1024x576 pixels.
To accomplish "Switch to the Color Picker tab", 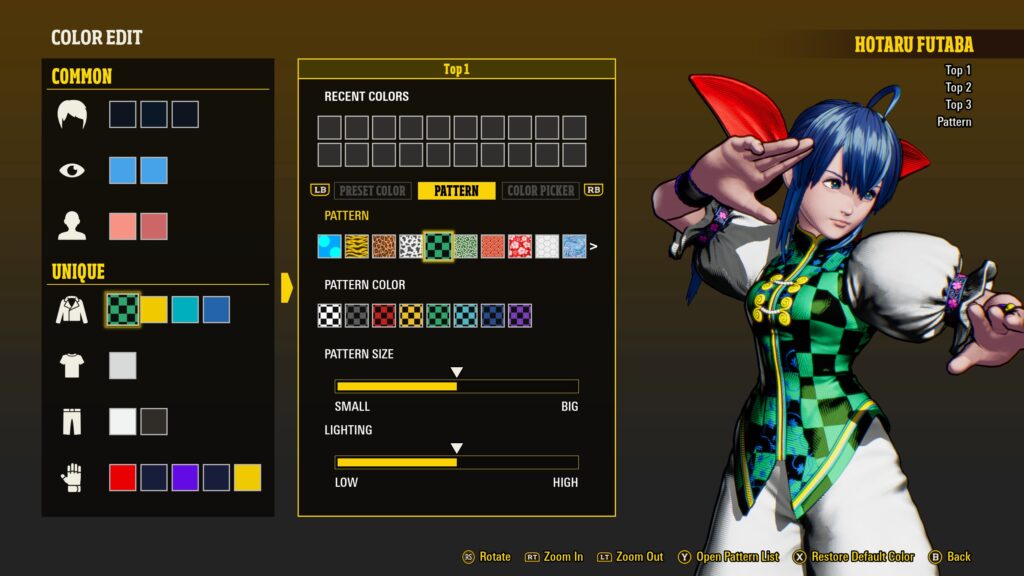I will click(x=541, y=191).
